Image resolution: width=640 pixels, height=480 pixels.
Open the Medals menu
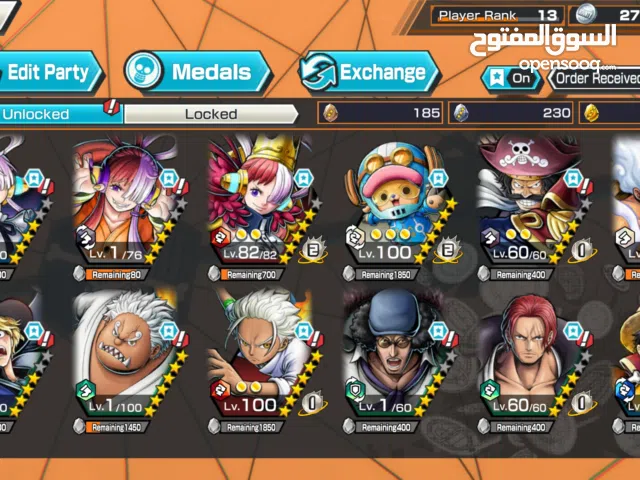197,72
